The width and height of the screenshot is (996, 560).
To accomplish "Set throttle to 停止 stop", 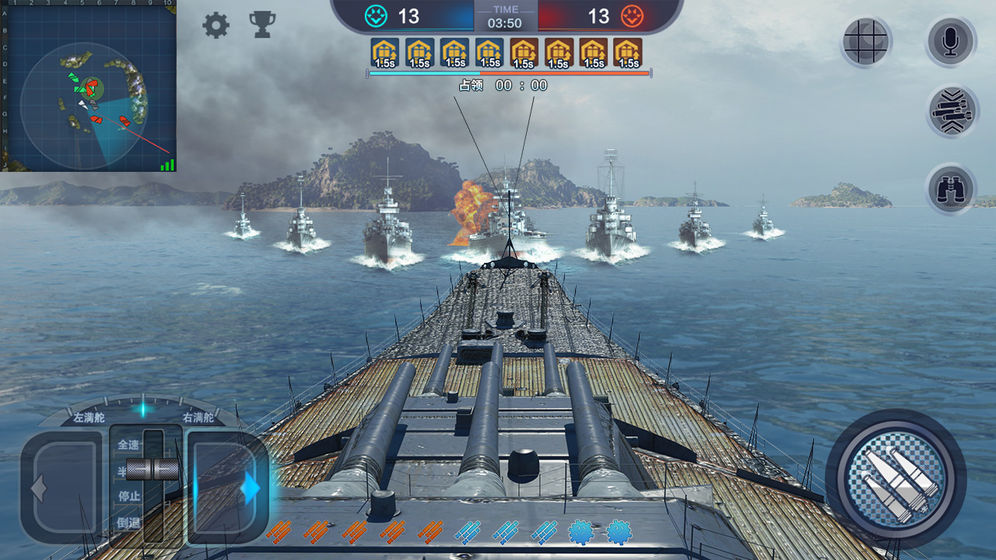I will [x=130, y=496].
